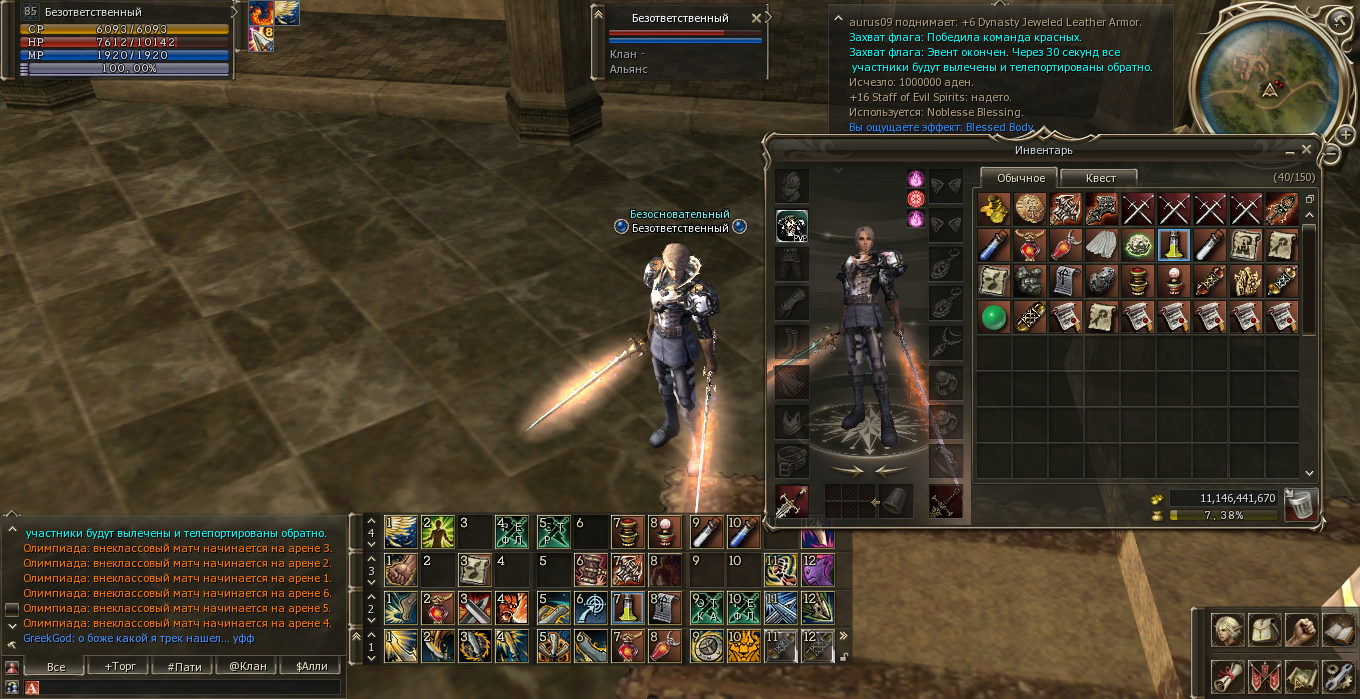Image resolution: width=1360 pixels, height=699 pixels.
Task: Open the fist actions menu icon
Action: pos(1300,629)
